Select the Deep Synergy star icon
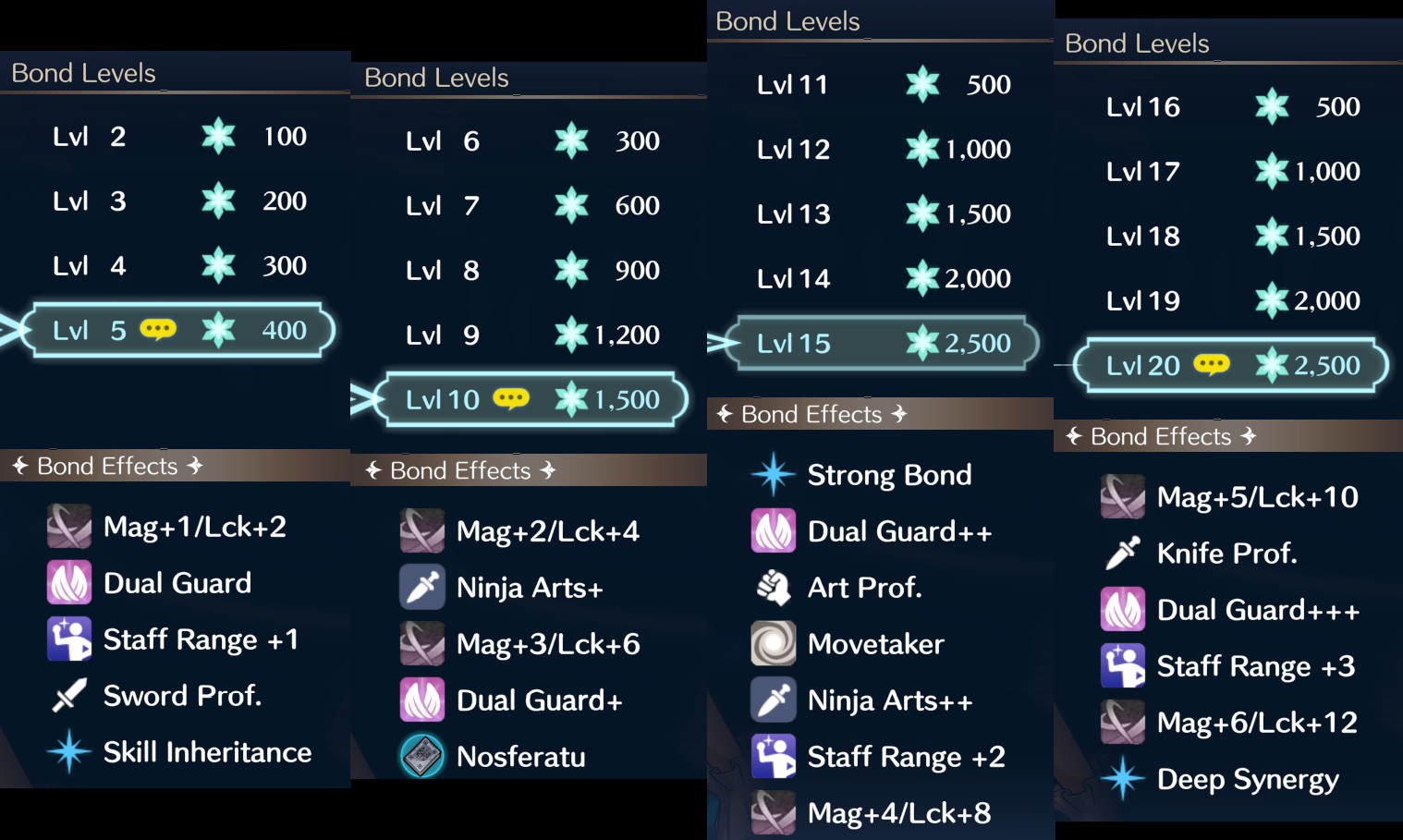The width and height of the screenshot is (1403, 840). (1122, 779)
